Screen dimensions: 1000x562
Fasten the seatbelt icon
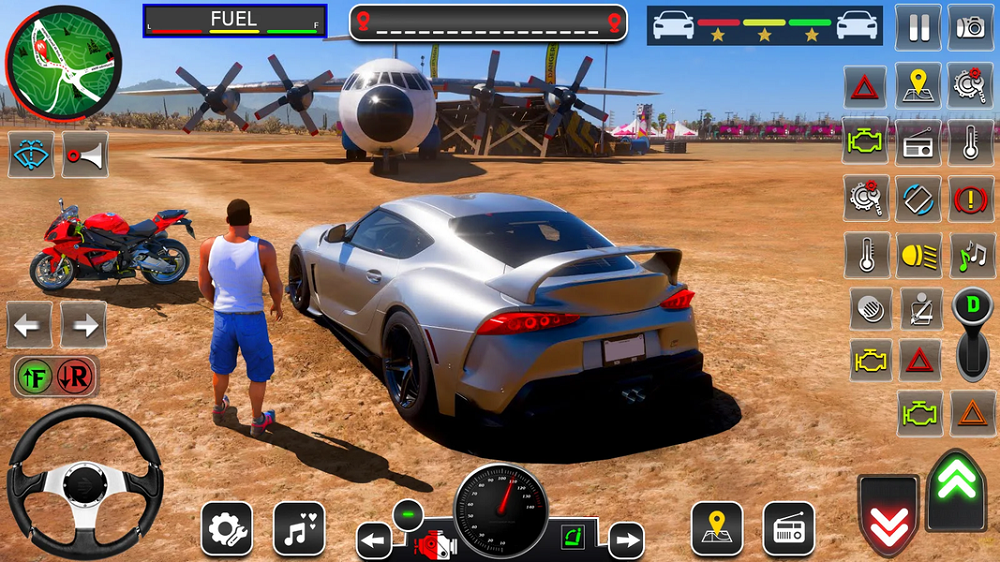920,309
